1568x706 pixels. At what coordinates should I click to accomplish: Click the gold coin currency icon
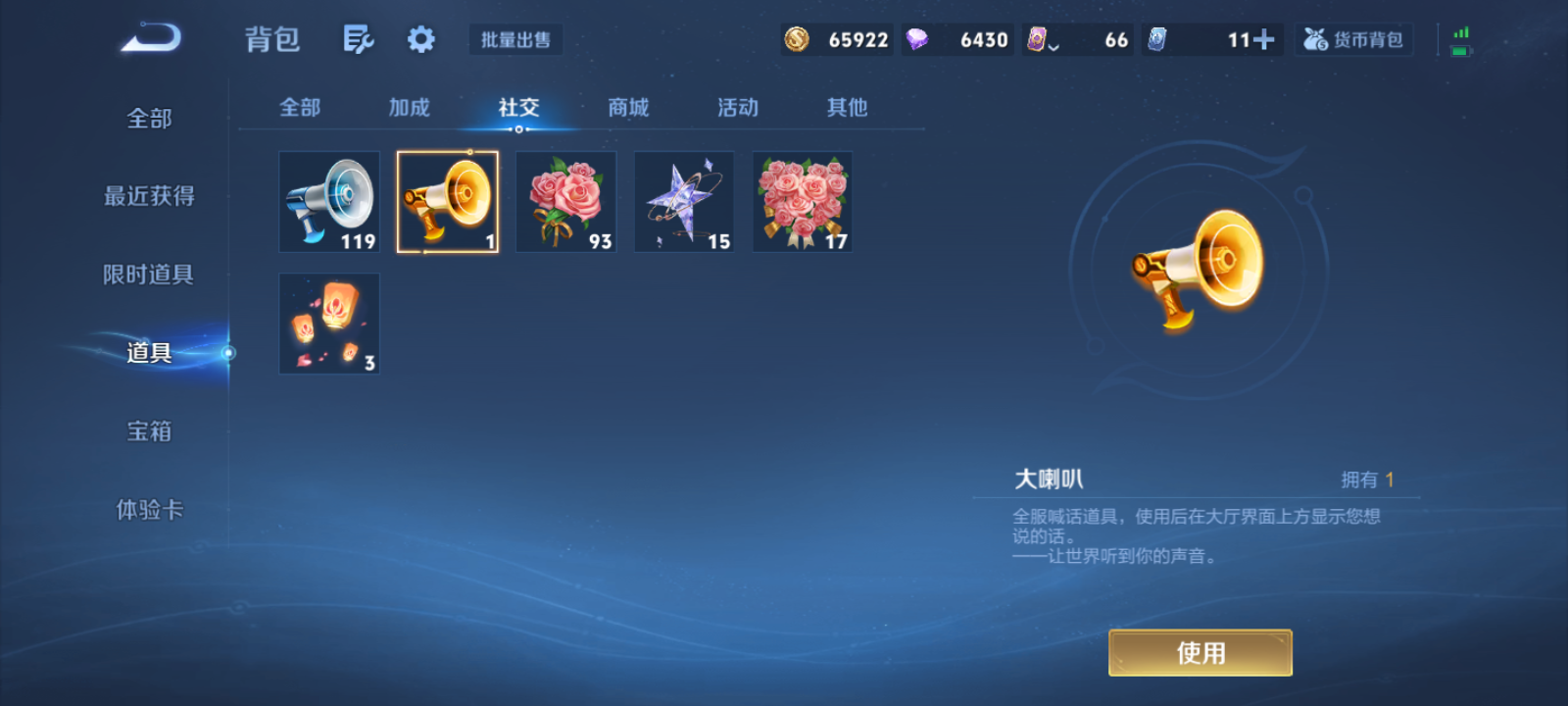pyautogui.click(x=797, y=39)
